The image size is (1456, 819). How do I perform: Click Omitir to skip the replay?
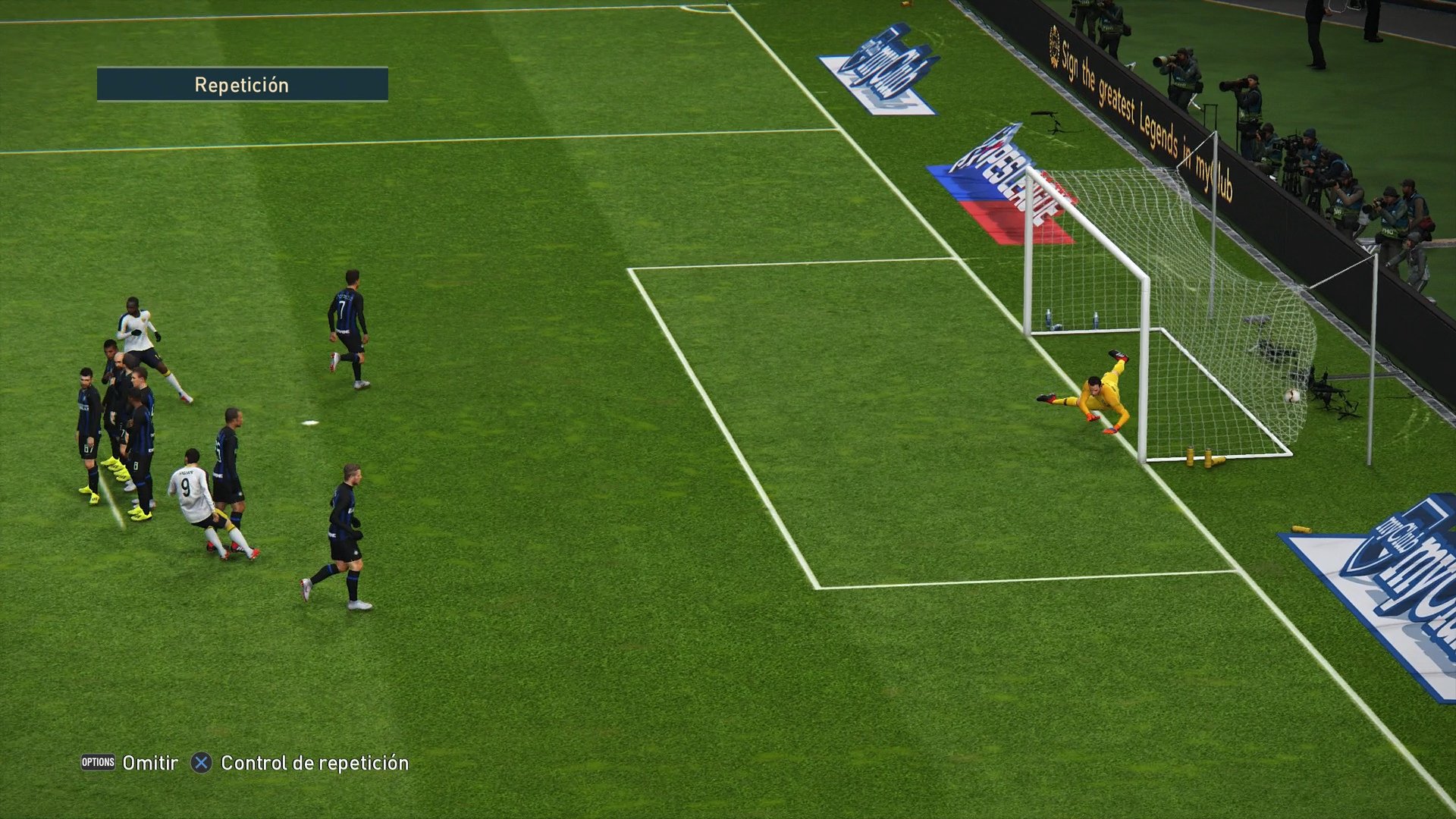tap(149, 764)
